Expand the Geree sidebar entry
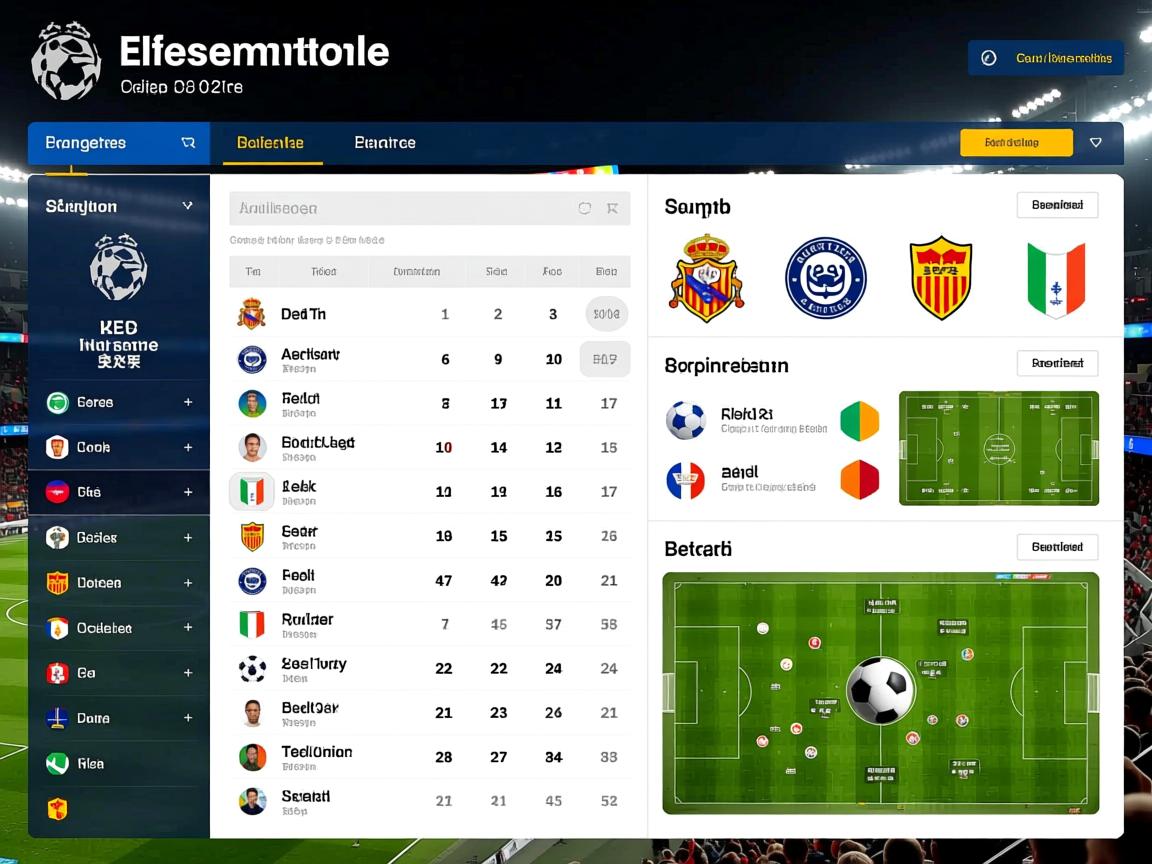1152x864 pixels. tap(187, 402)
